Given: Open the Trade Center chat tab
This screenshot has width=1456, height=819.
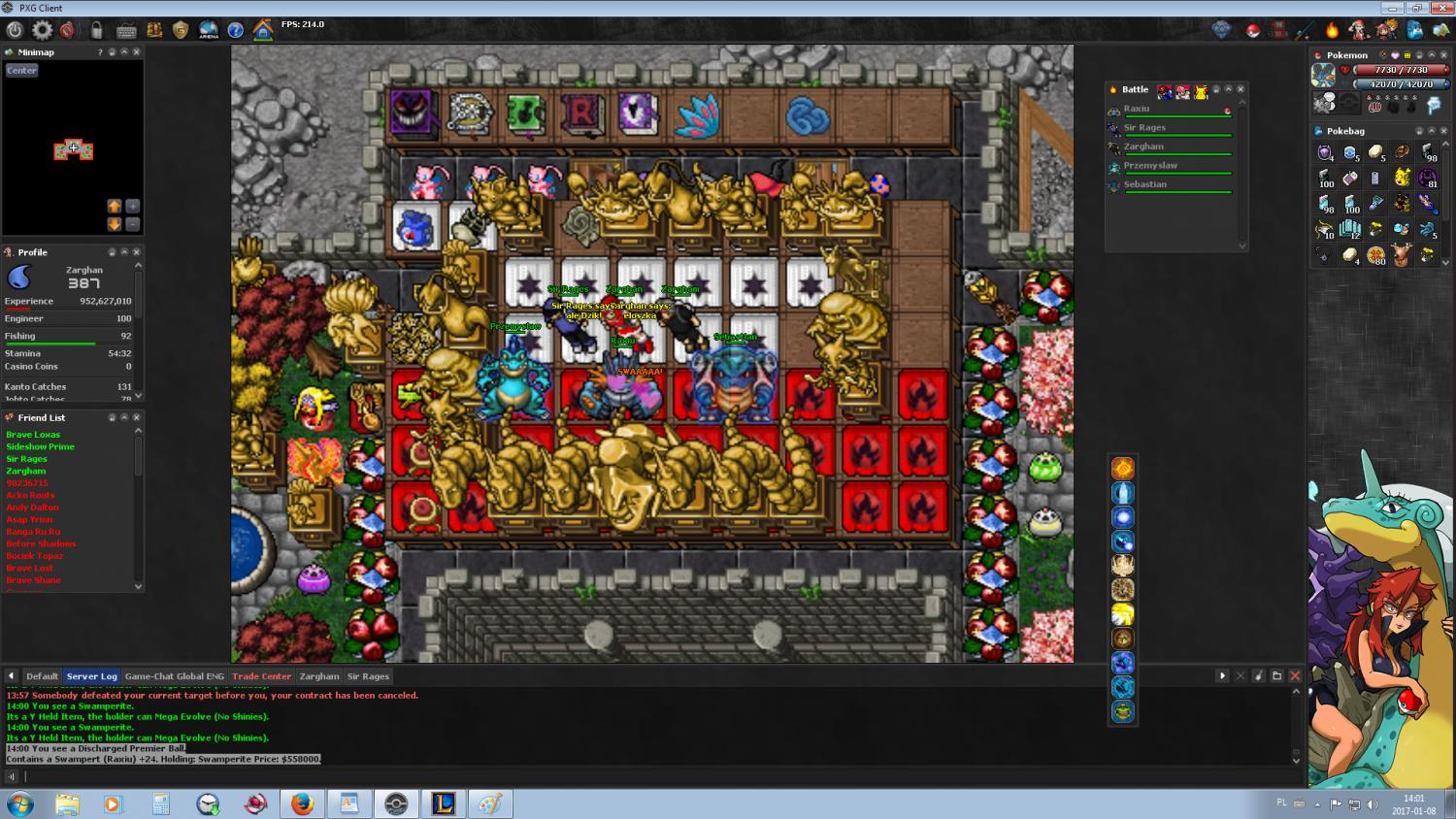Looking at the screenshot, I should (261, 676).
